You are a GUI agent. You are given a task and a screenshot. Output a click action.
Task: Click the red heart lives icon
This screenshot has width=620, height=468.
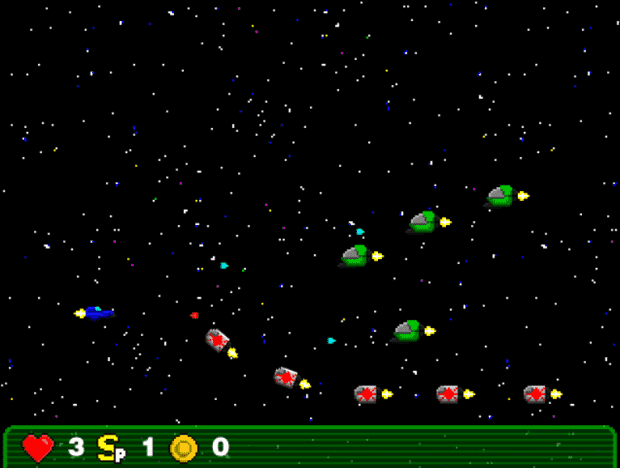[38, 447]
